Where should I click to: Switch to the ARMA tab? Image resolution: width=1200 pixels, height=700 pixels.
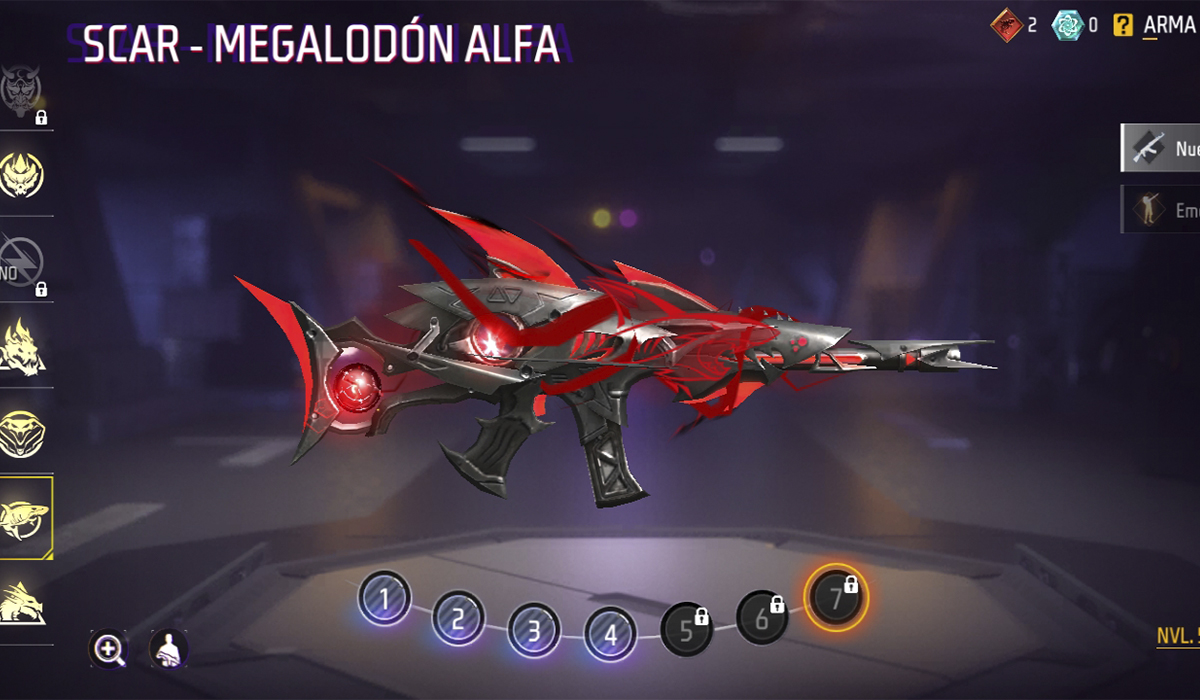(x=1168, y=25)
